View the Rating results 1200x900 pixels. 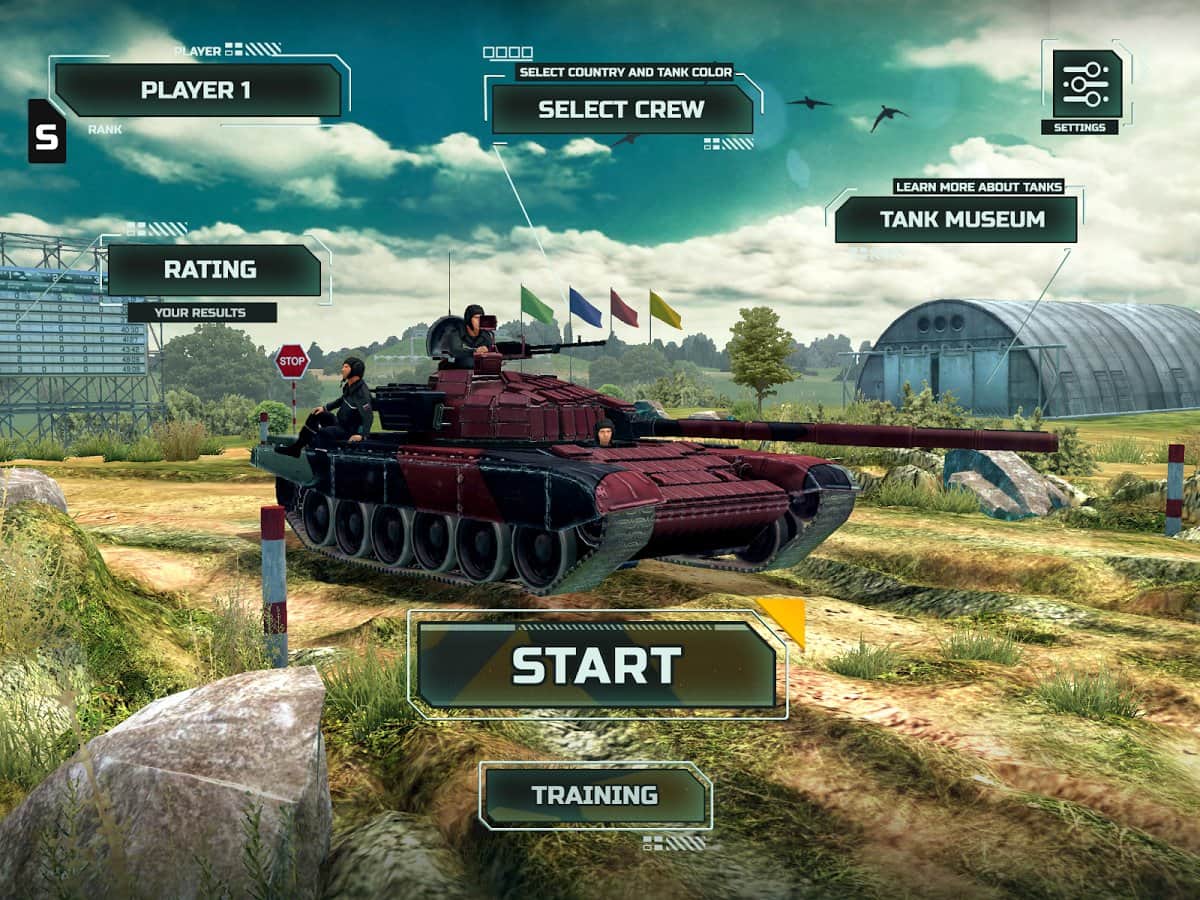coord(213,270)
